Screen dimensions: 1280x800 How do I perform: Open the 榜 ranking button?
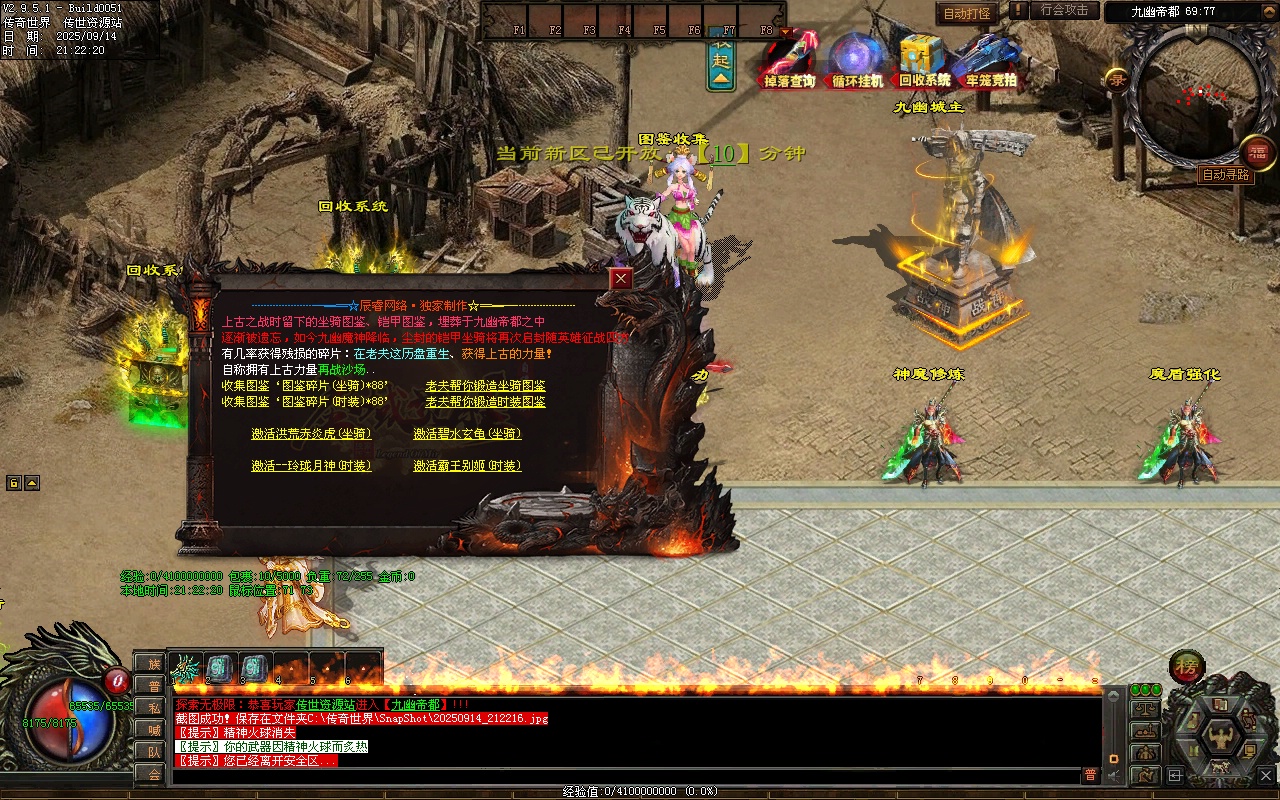[x=1187, y=666]
